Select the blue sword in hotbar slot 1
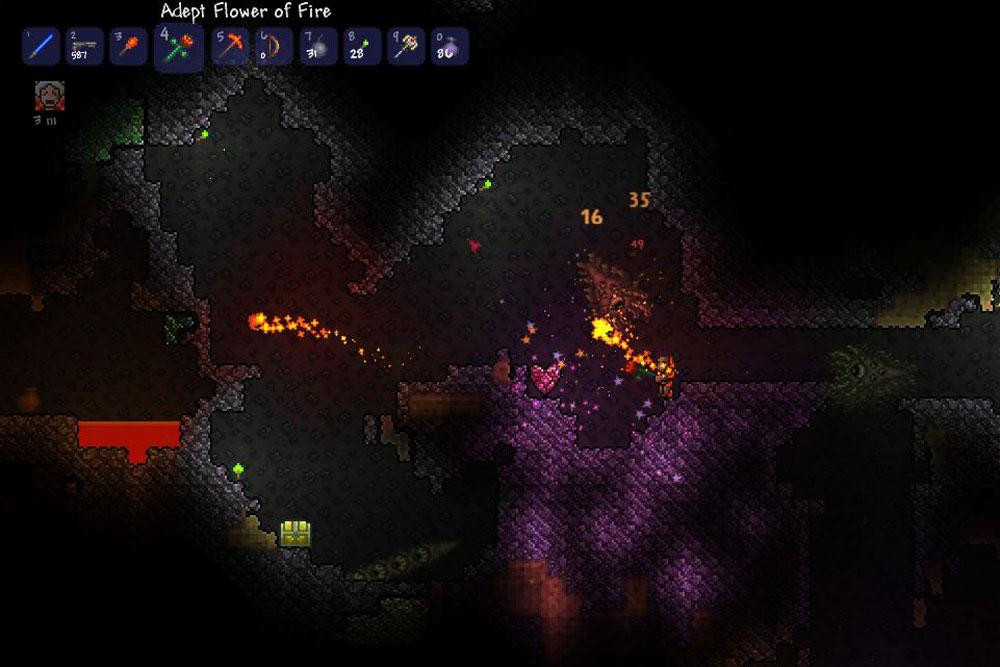This screenshot has width=1000, height=667. click(41, 46)
